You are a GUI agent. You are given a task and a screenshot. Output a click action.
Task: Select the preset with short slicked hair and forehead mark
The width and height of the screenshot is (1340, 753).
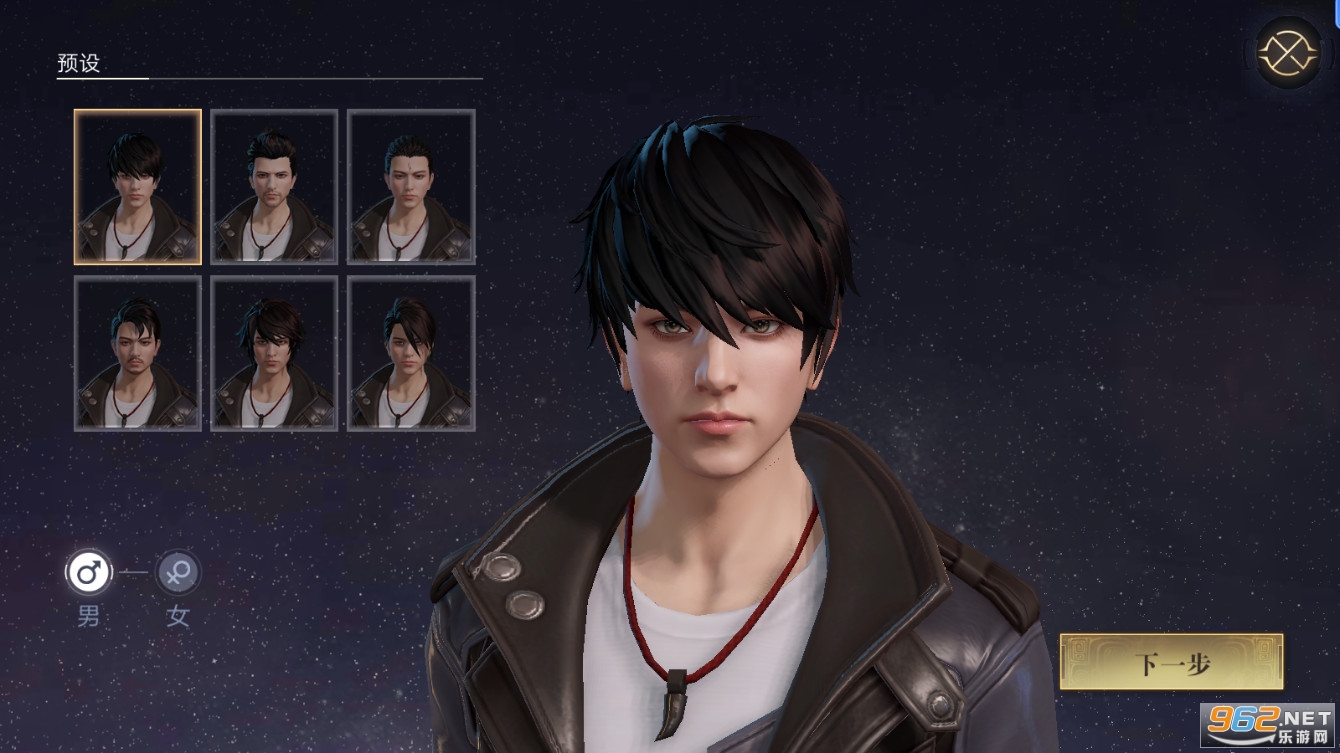pos(410,187)
